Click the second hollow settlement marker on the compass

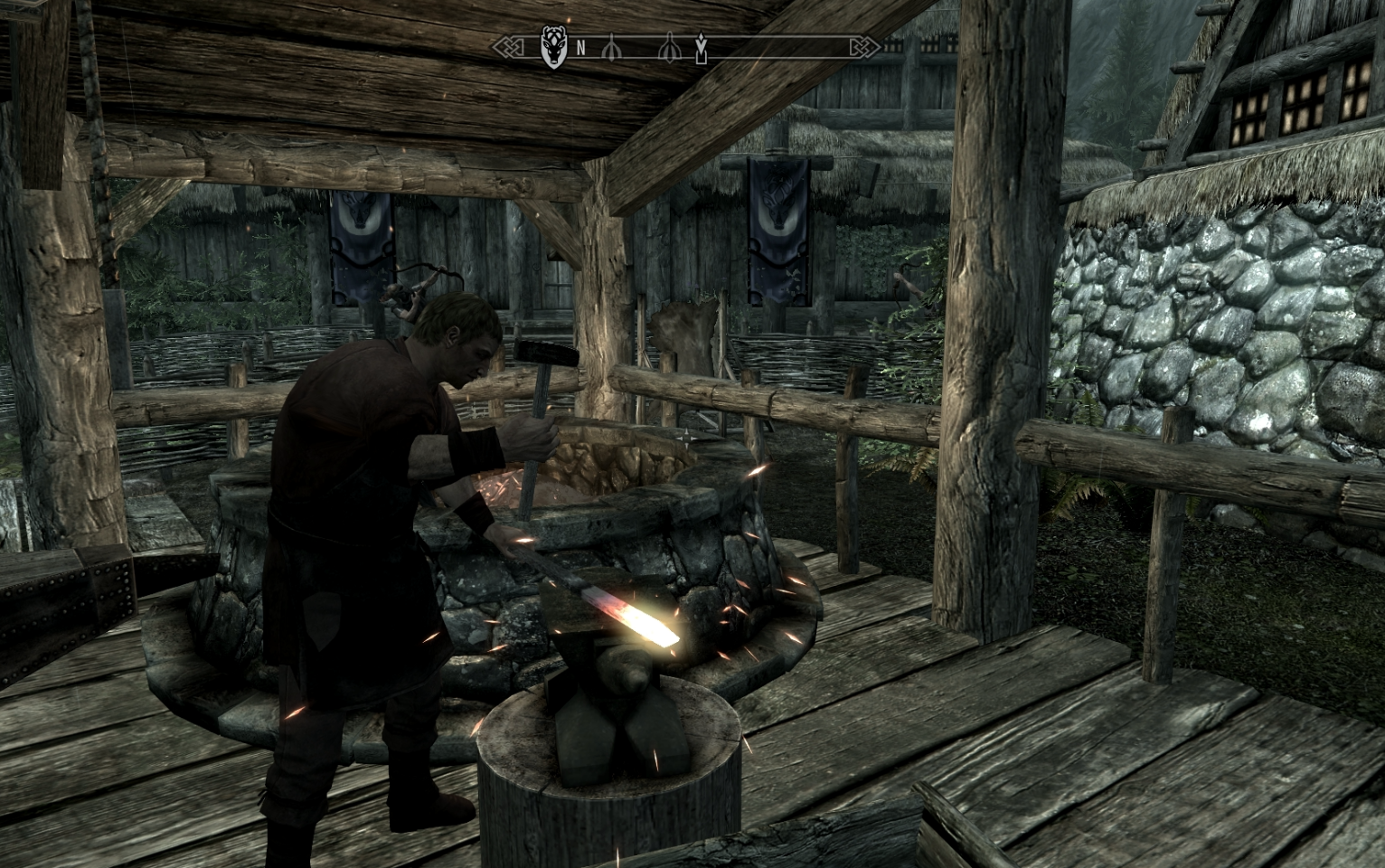(670, 47)
